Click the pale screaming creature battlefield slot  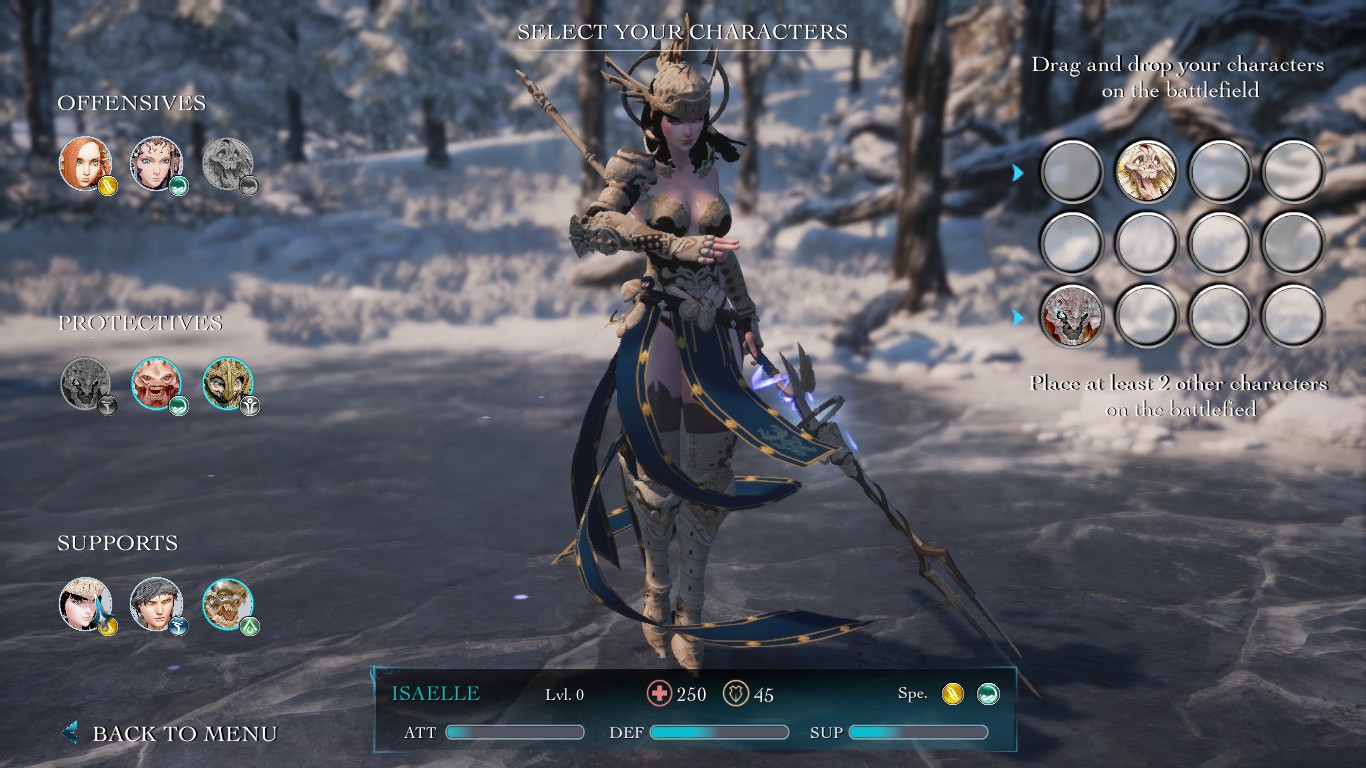coord(1146,171)
